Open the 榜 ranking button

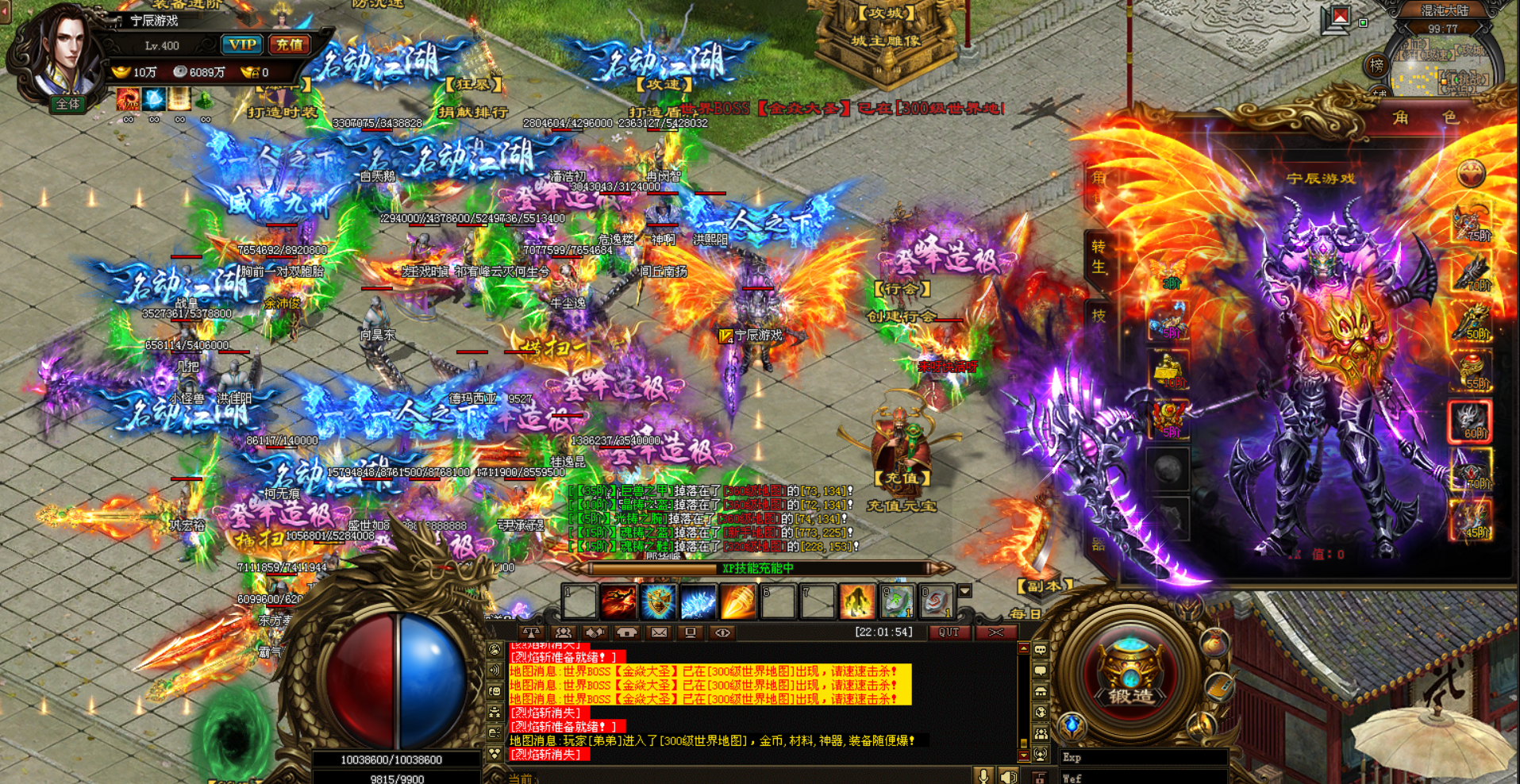click(1377, 66)
